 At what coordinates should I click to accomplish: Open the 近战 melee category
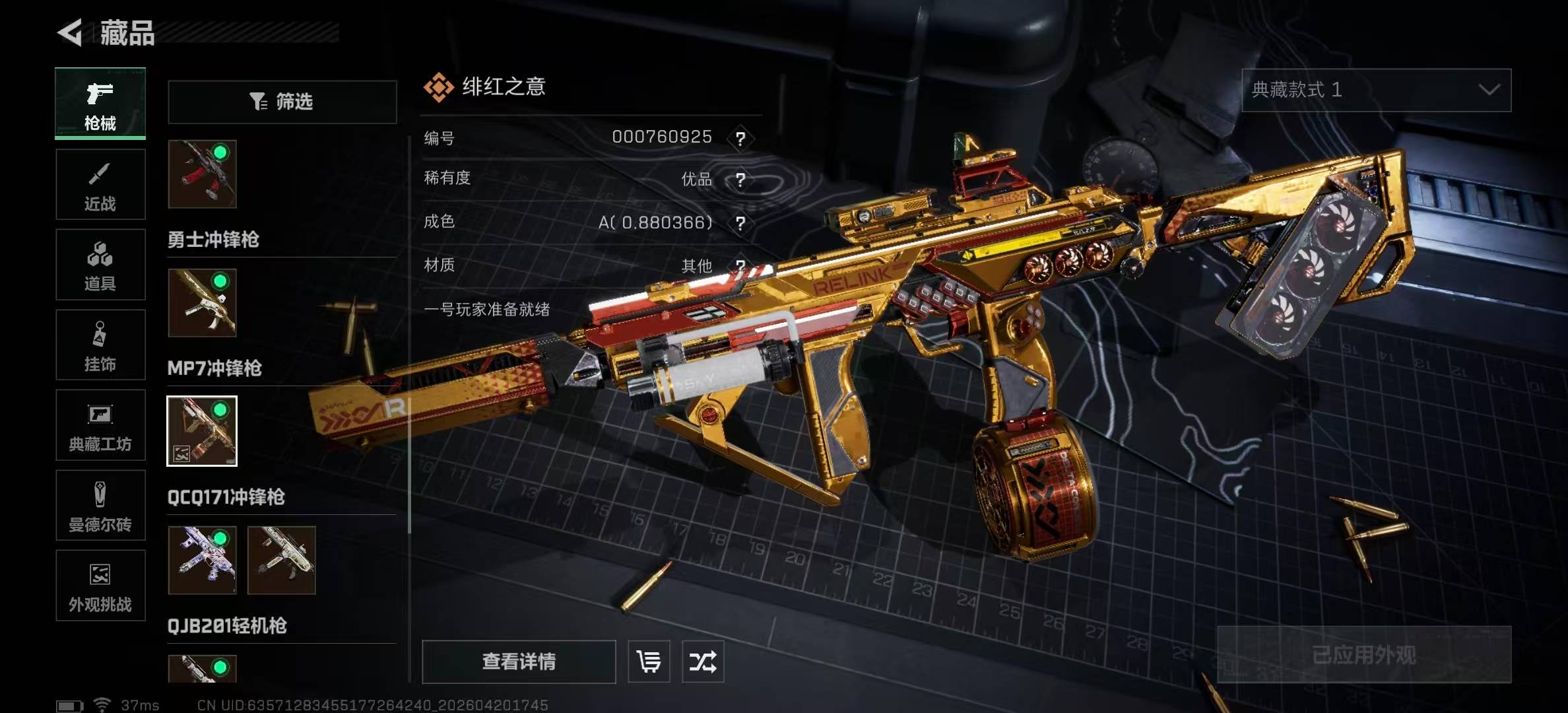pos(100,184)
